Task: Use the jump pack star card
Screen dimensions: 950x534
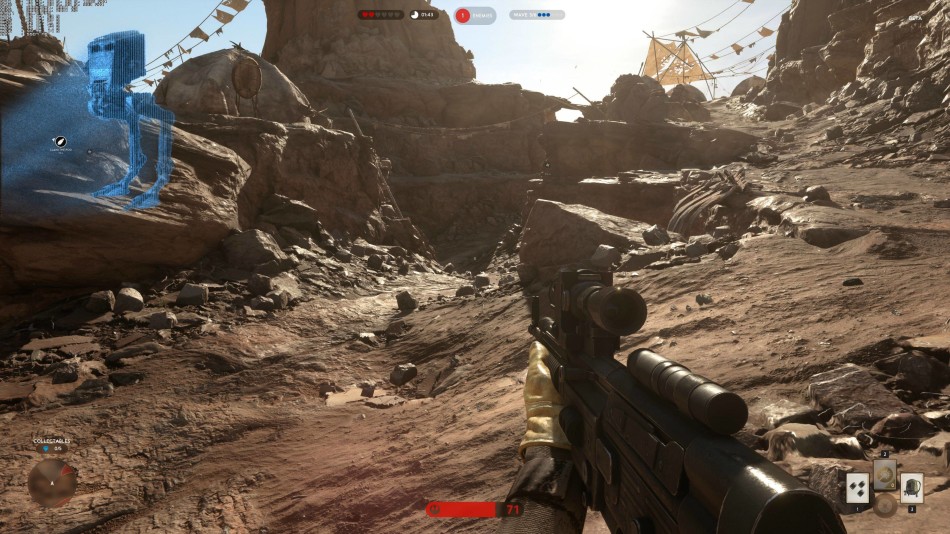Action: tap(912, 488)
